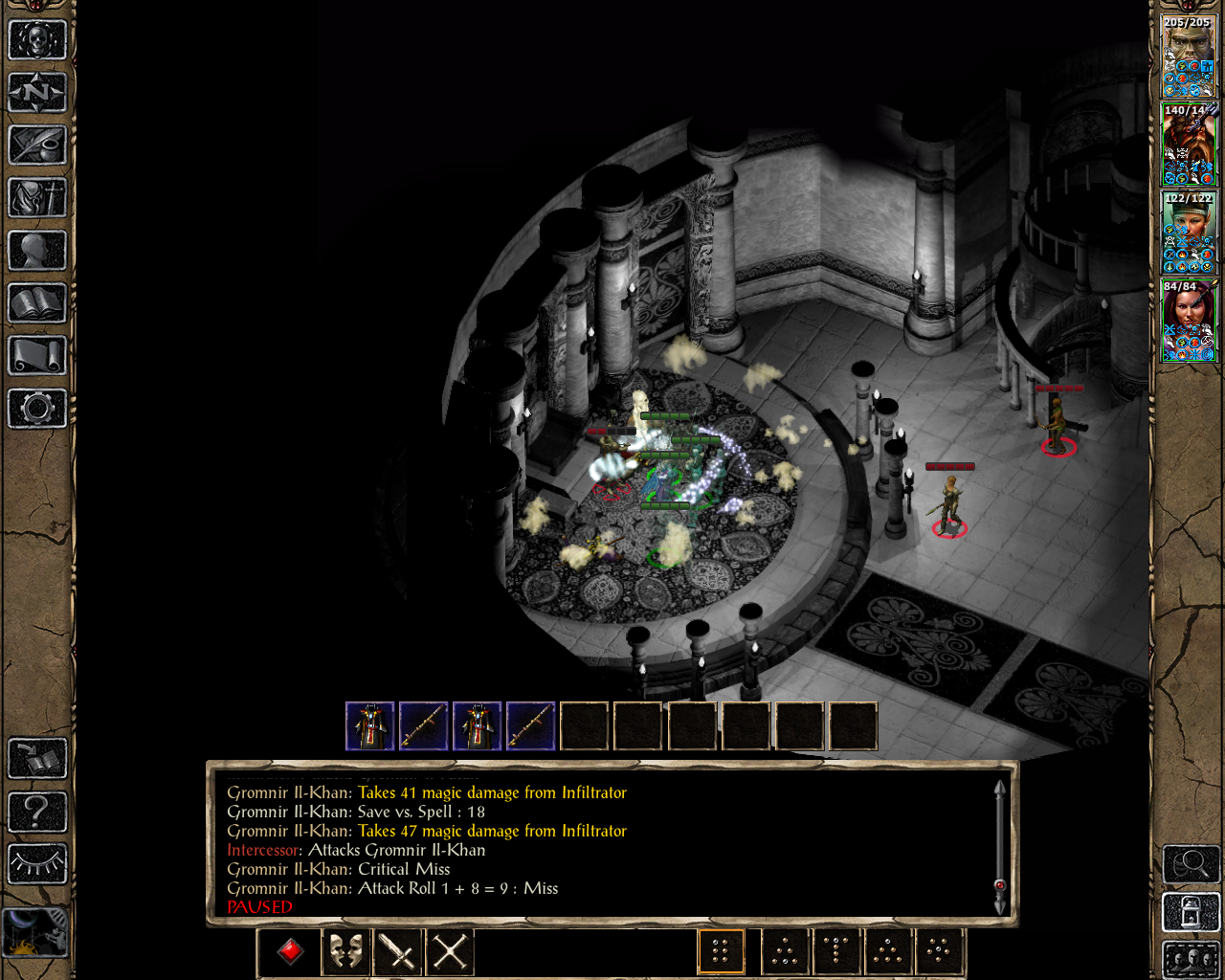This screenshot has height=980, width=1225.
Task: Select the highlighted square formation
Action: click(x=721, y=950)
